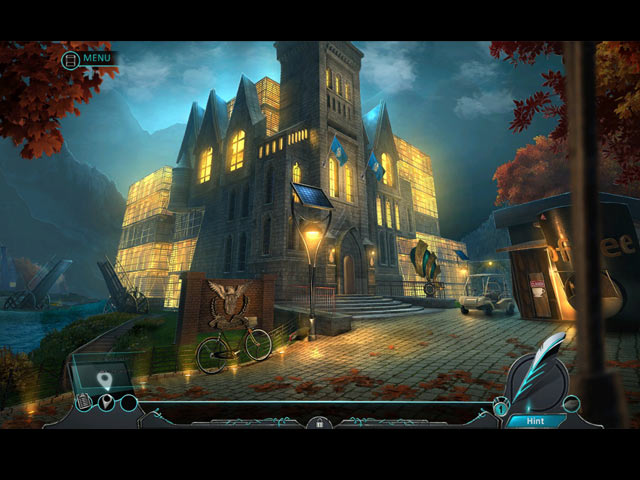640x480 pixels.
Task: Open the clipboard task list icon
Action: (x=84, y=402)
